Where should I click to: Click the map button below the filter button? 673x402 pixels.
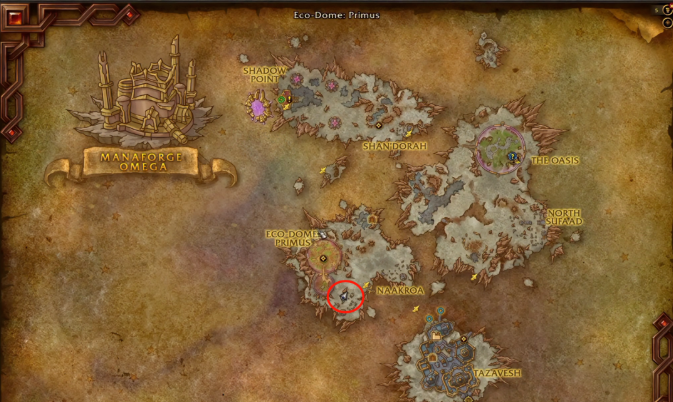[x=667, y=24]
